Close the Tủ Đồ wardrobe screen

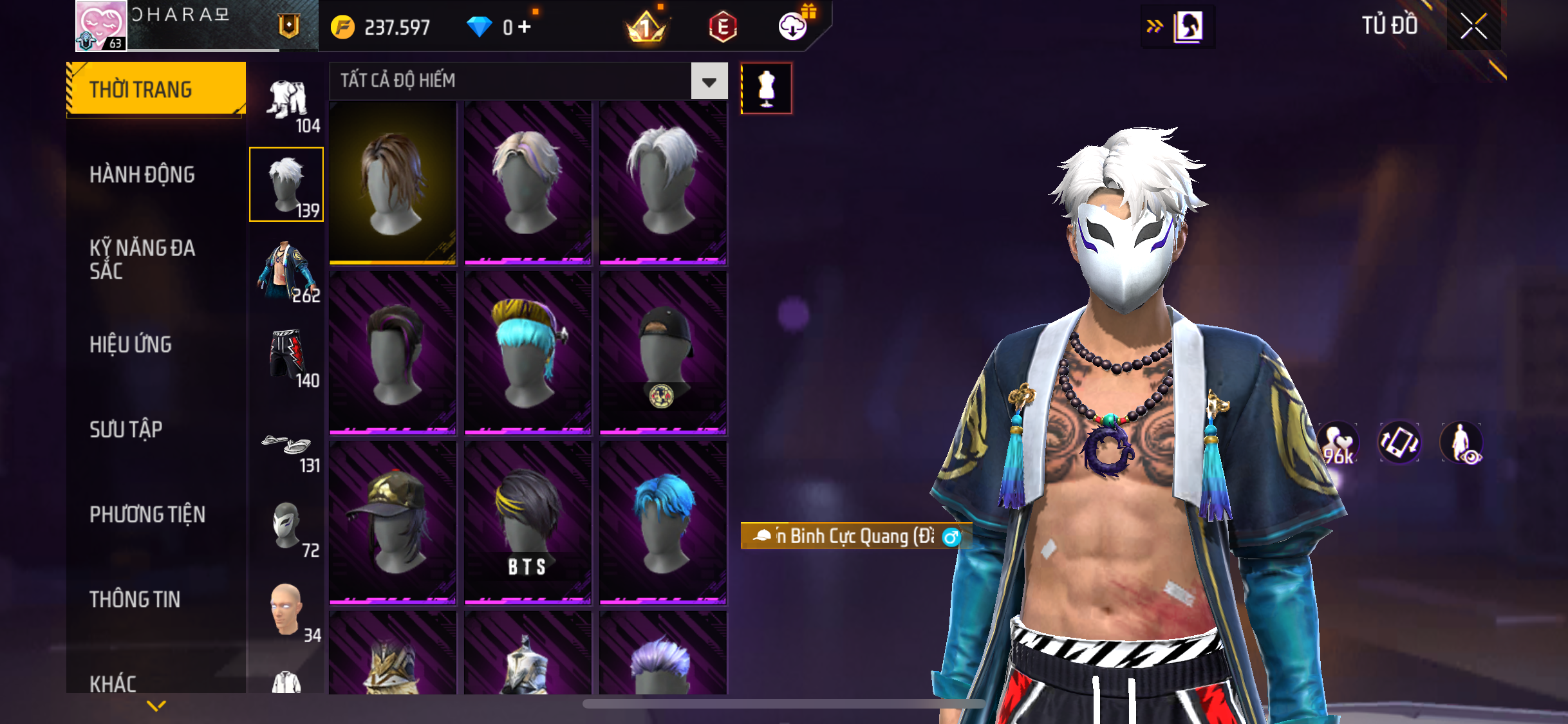tap(1473, 26)
